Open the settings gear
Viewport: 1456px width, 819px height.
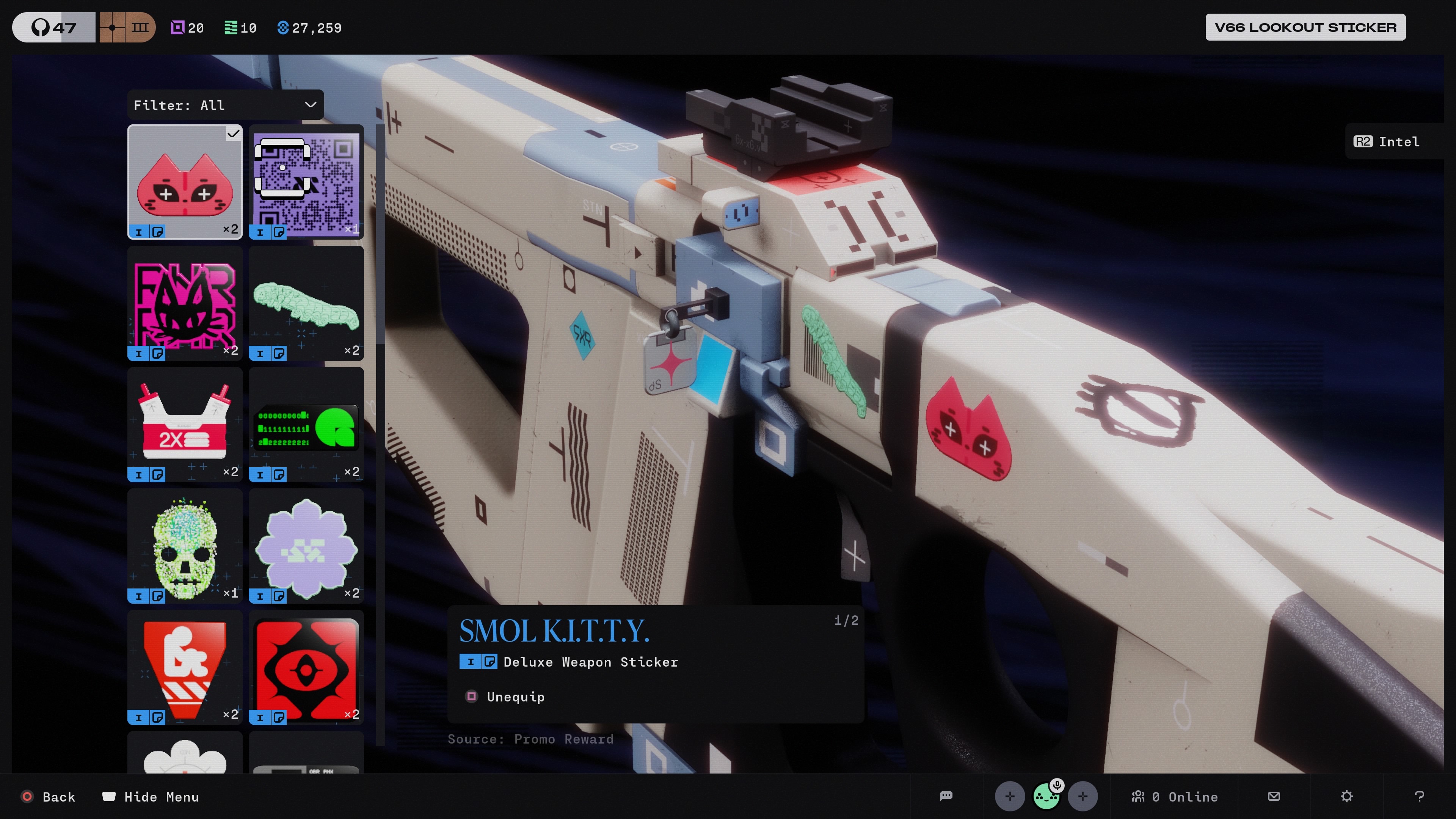point(1347,796)
